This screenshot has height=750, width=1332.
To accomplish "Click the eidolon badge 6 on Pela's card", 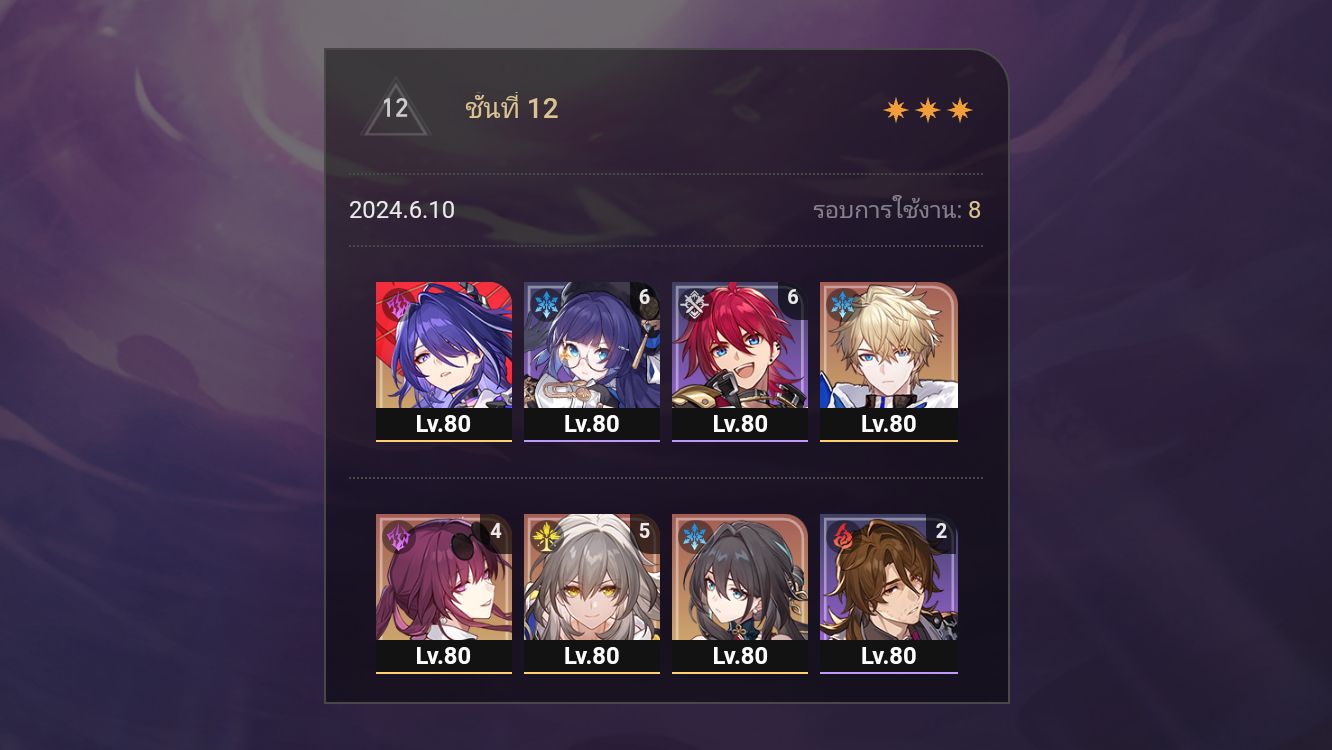I will coord(643,296).
